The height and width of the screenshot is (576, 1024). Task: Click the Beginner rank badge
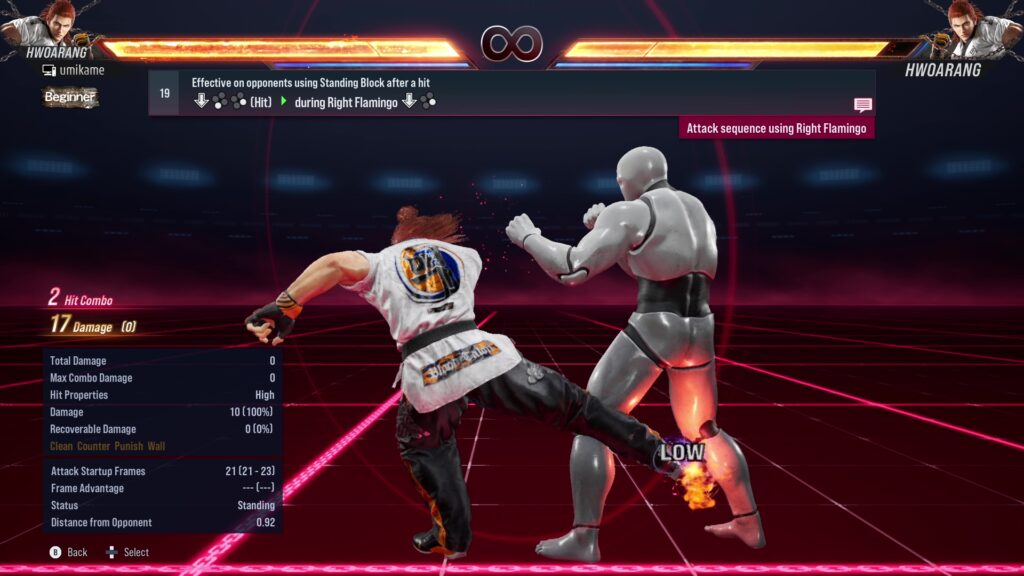click(x=70, y=97)
